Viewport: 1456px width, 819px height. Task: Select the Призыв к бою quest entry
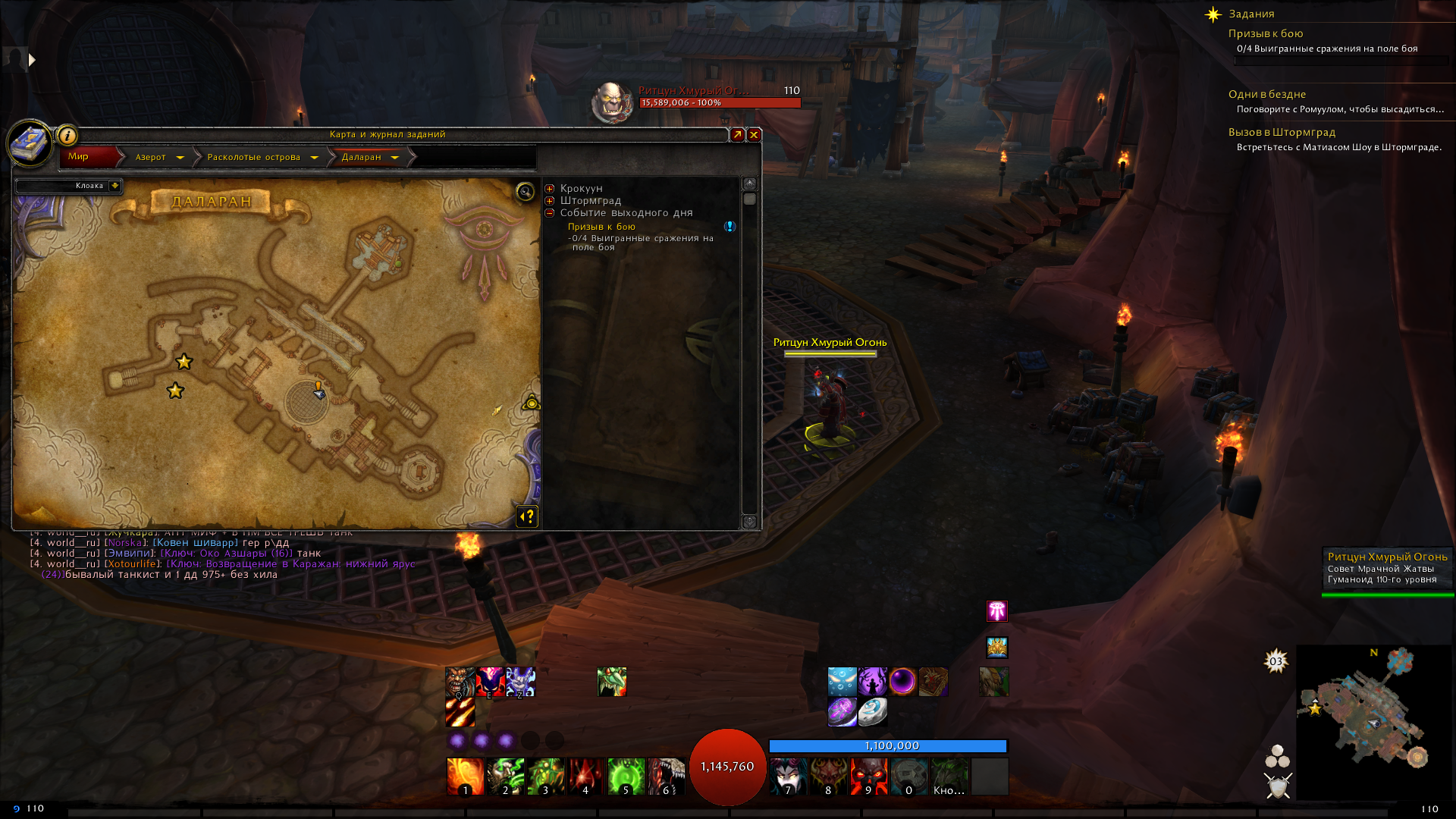coord(601,227)
